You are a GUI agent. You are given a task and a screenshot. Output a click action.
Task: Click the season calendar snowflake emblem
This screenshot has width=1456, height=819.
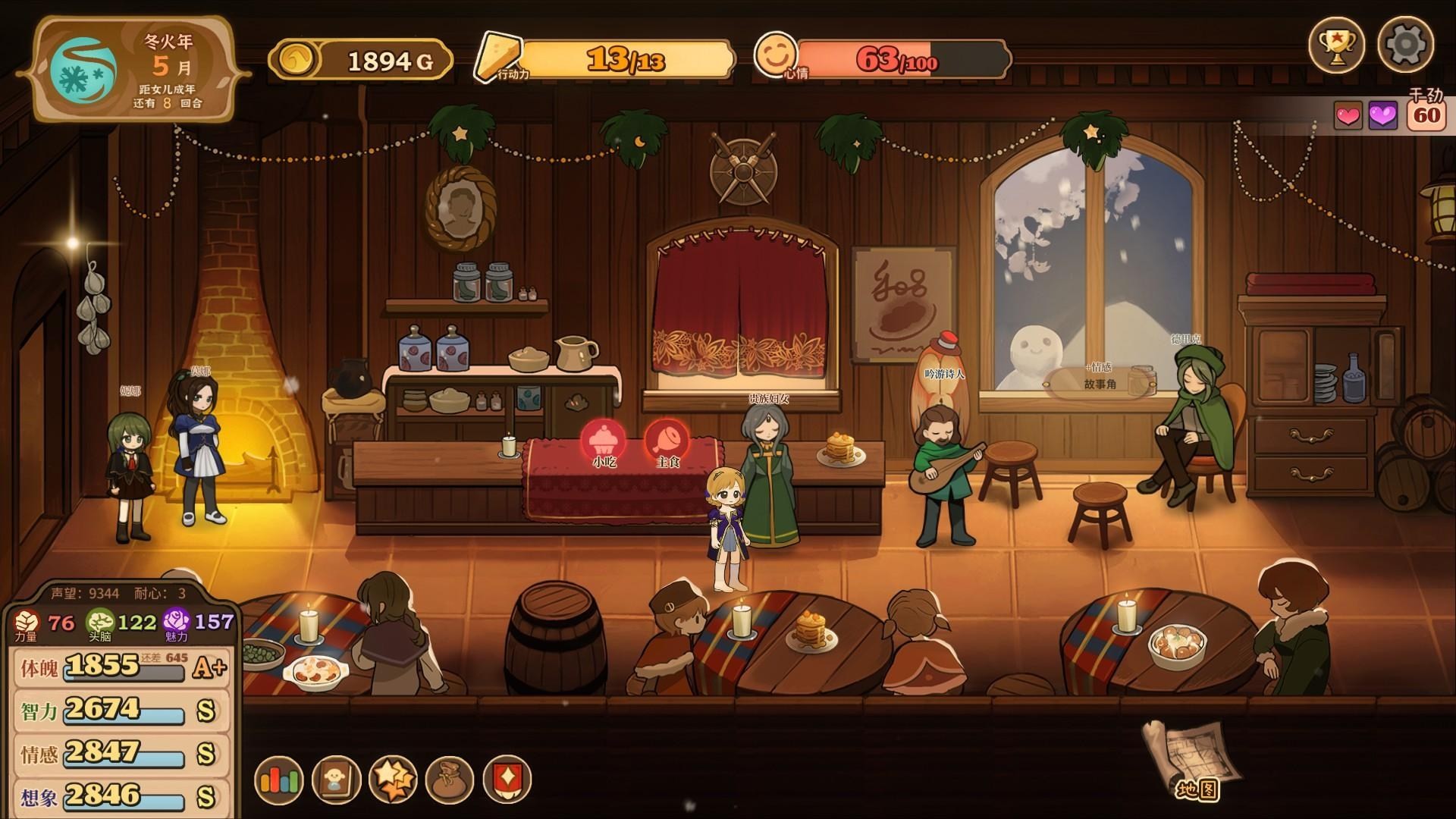83,69
